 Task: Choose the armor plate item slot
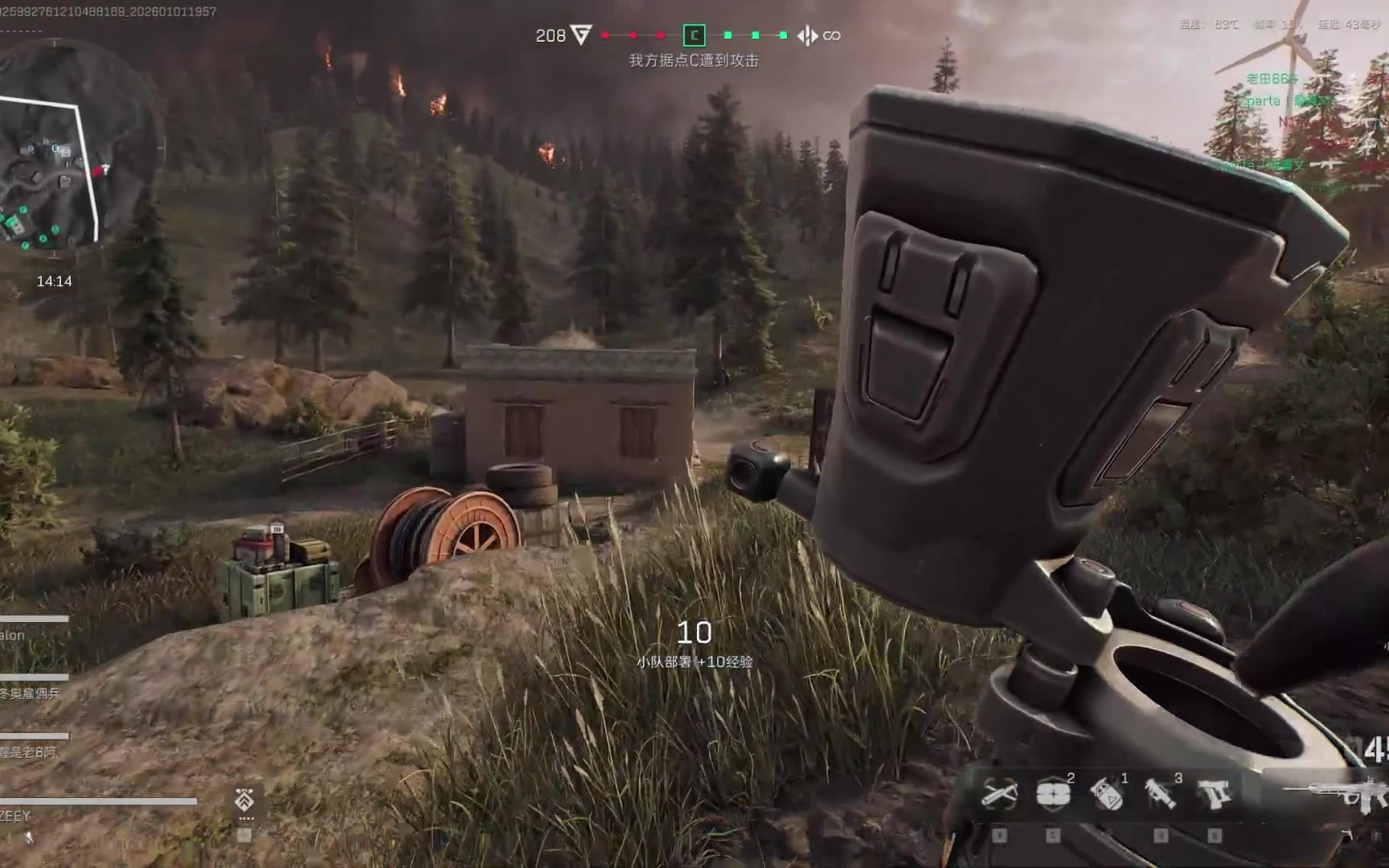1052,794
